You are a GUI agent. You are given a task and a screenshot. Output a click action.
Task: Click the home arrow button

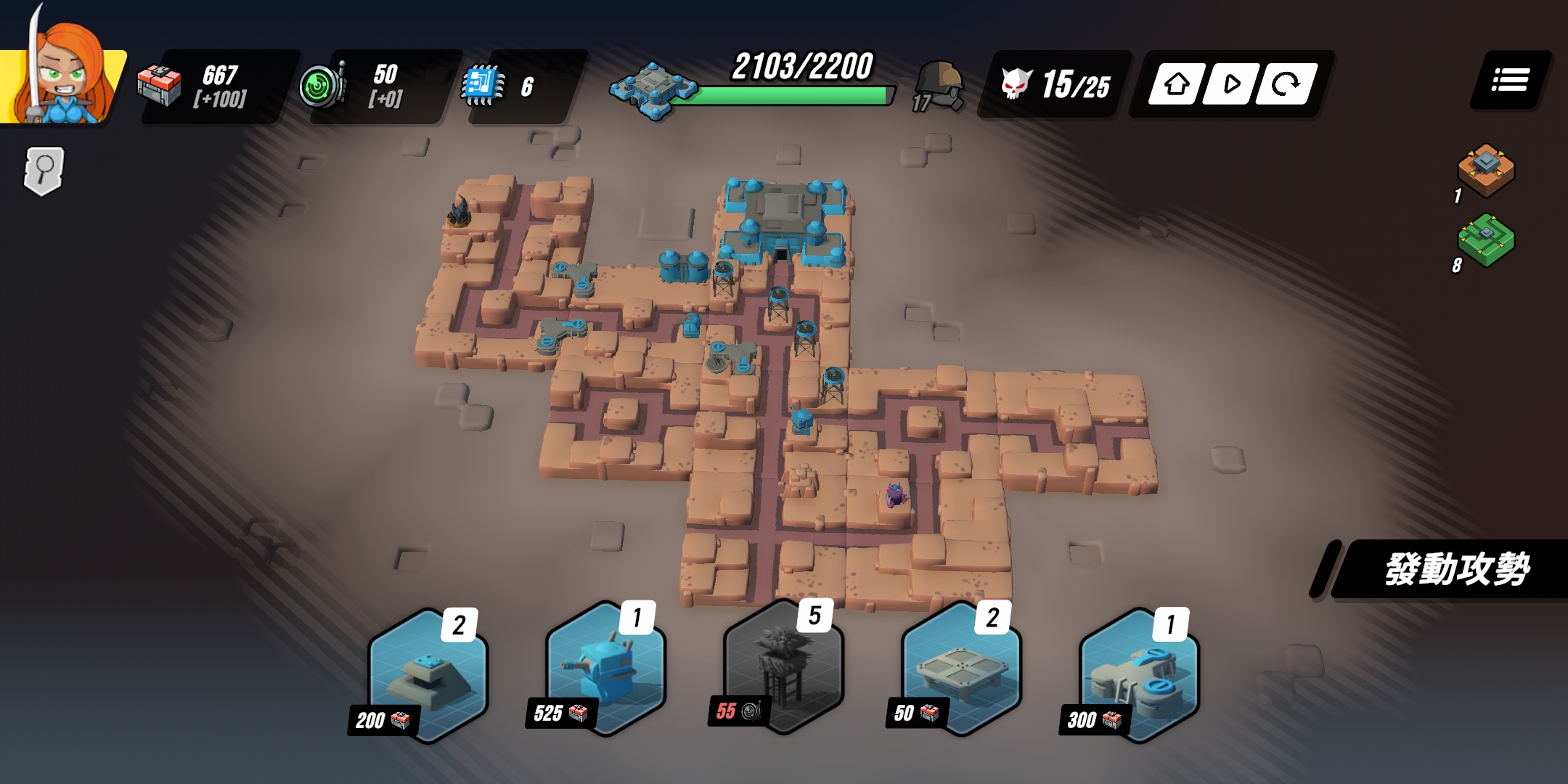1176,84
